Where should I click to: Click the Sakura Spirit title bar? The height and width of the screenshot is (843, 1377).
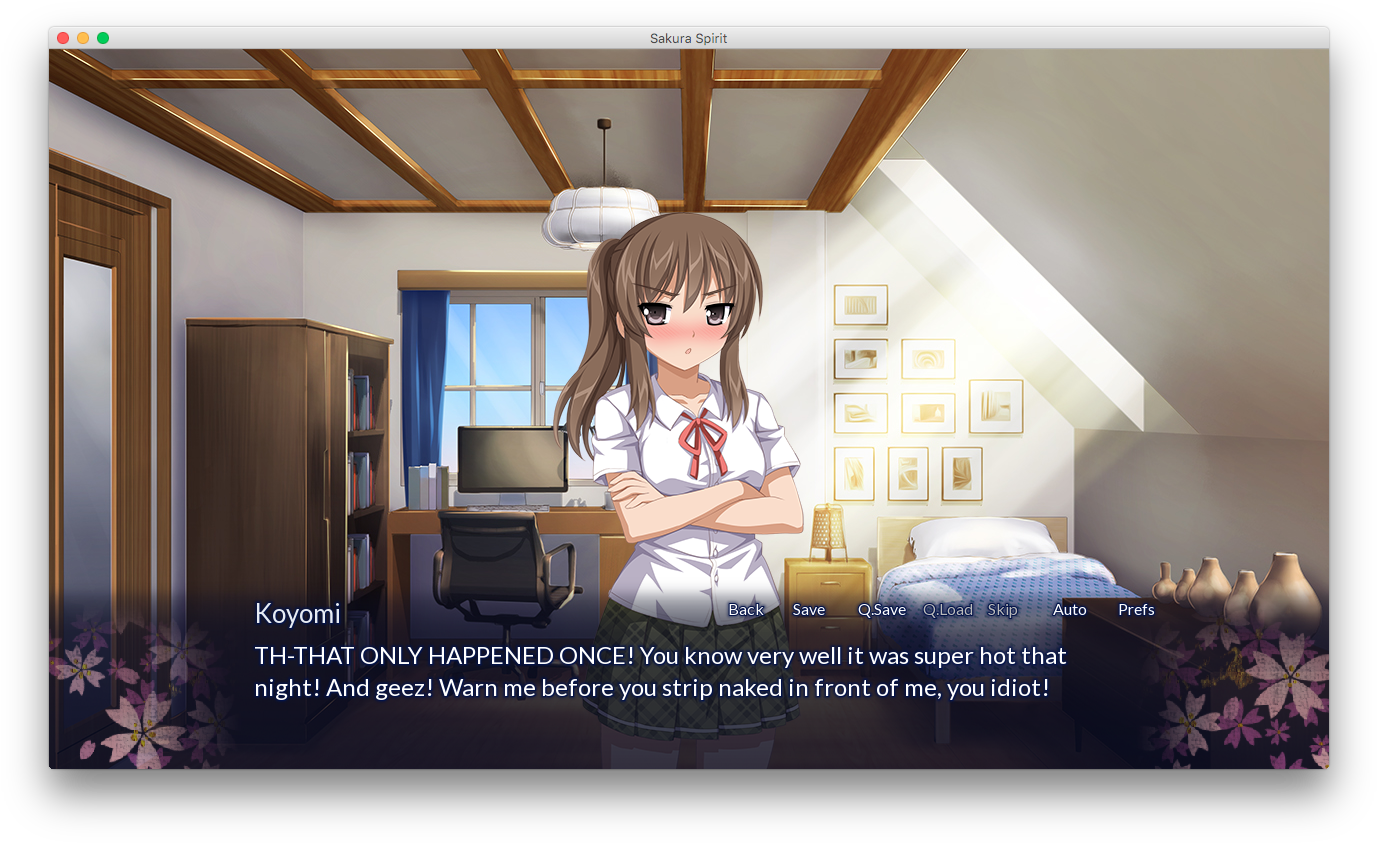pos(688,38)
